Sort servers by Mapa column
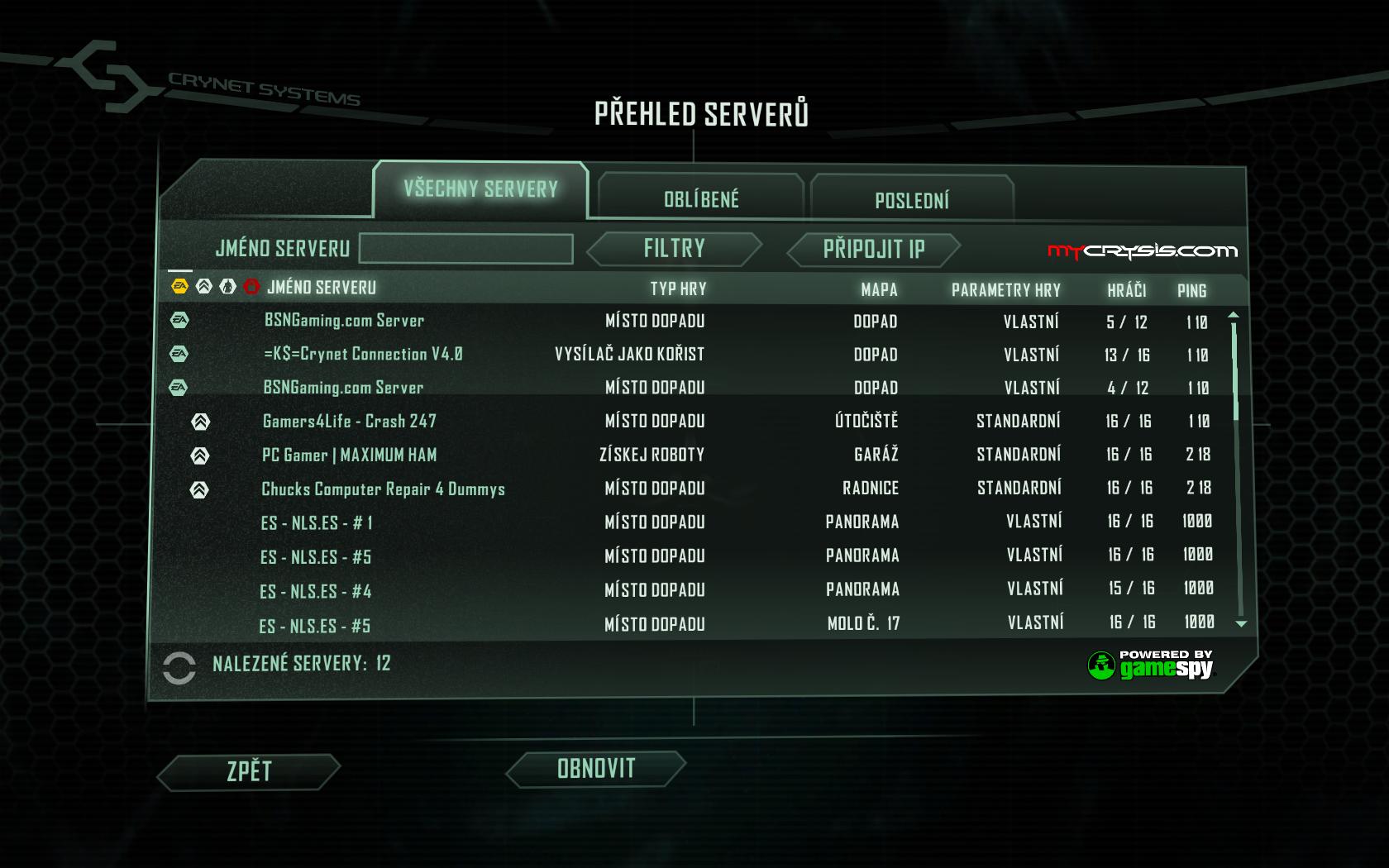Screen dimensions: 1389x868 pyautogui.click(x=878, y=289)
